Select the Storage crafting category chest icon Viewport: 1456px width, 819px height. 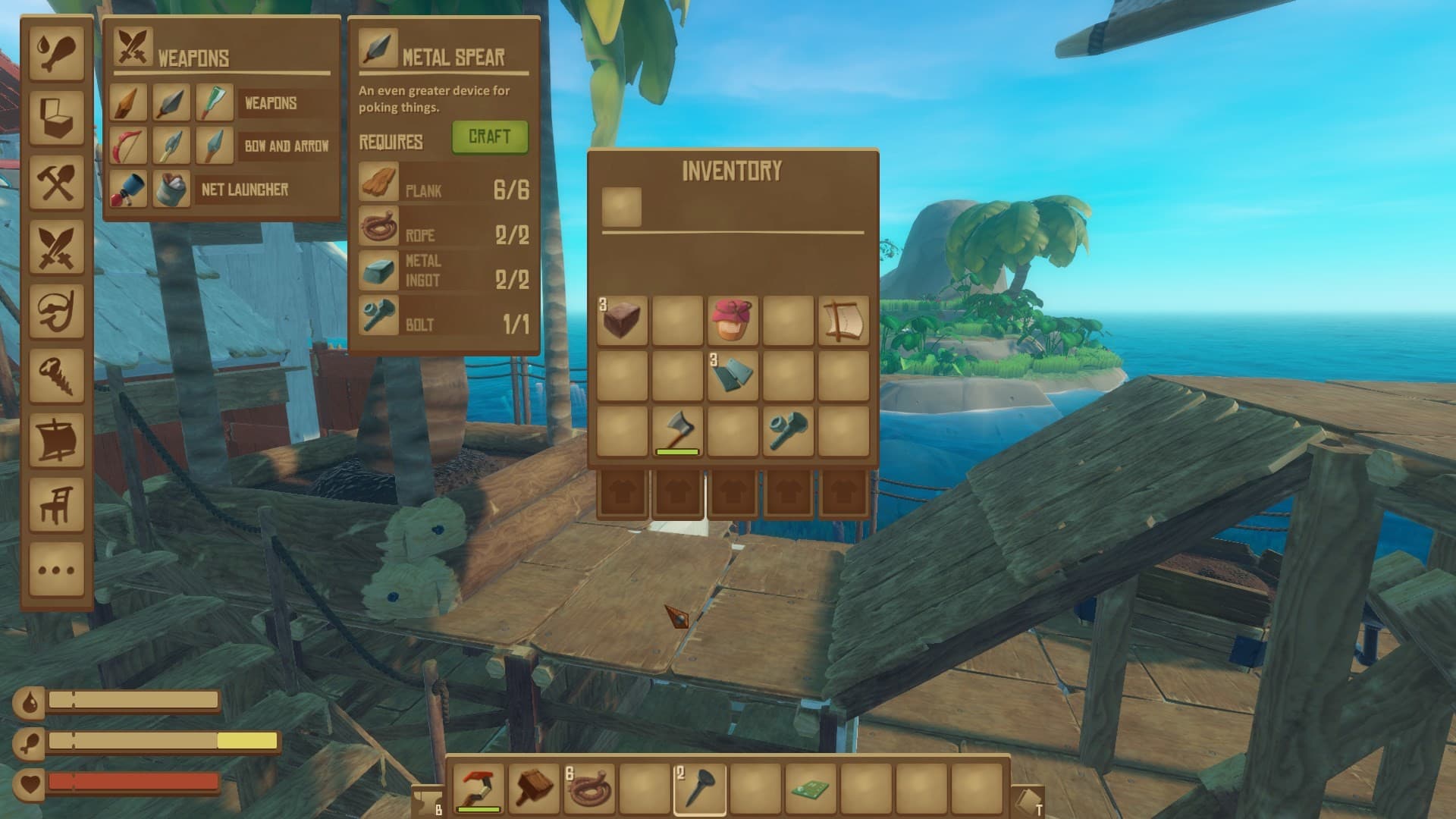56,115
